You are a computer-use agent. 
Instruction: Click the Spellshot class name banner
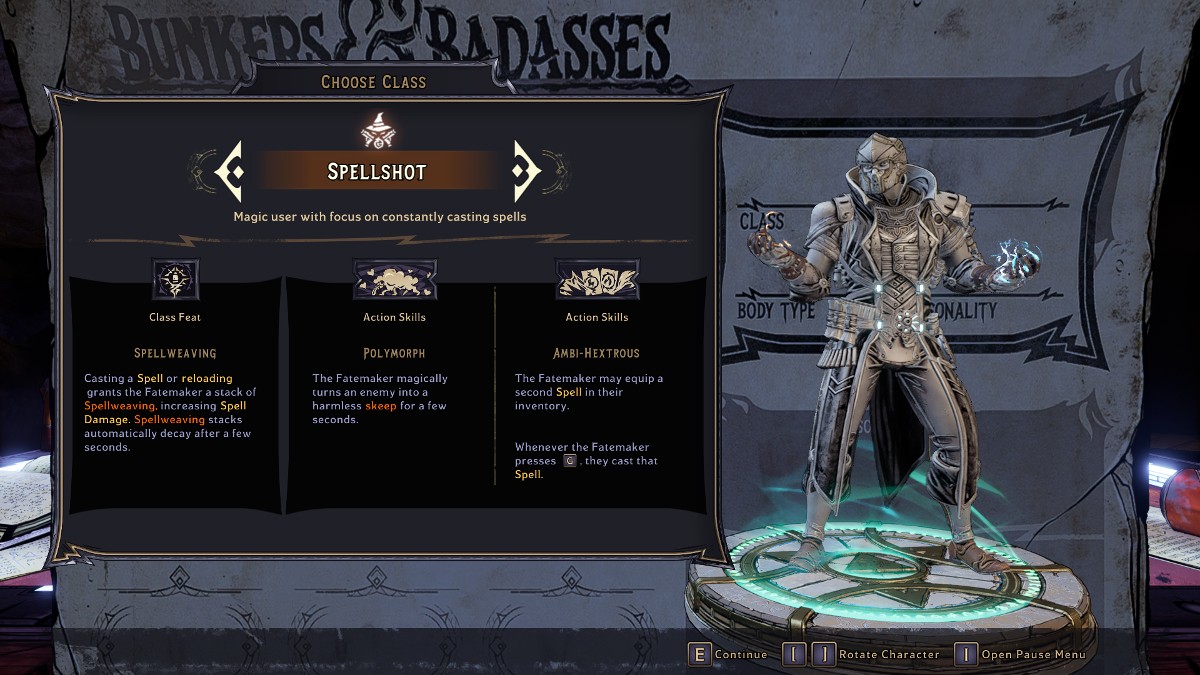(x=377, y=171)
